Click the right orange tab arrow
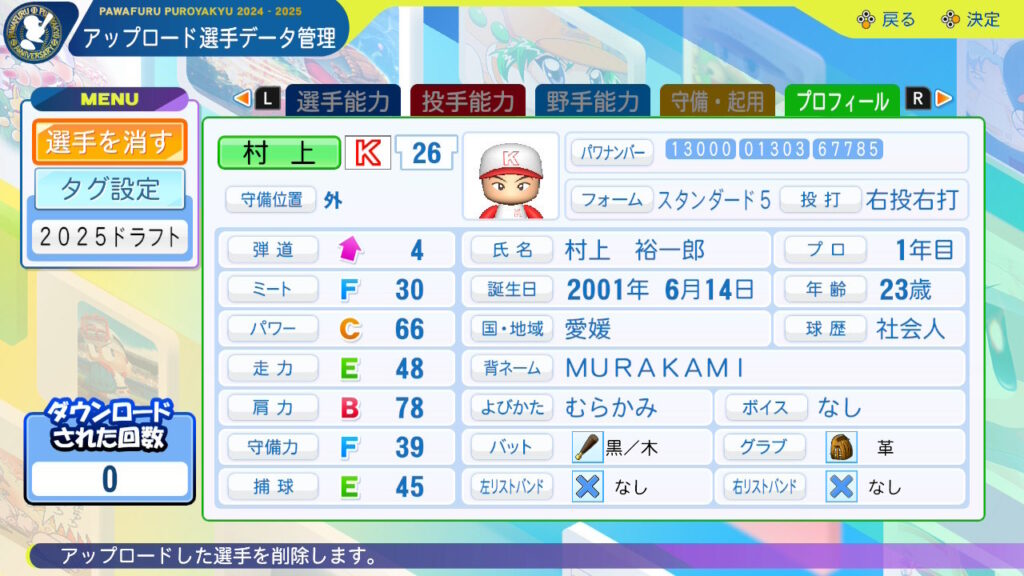Image resolution: width=1024 pixels, height=576 pixels. click(944, 98)
